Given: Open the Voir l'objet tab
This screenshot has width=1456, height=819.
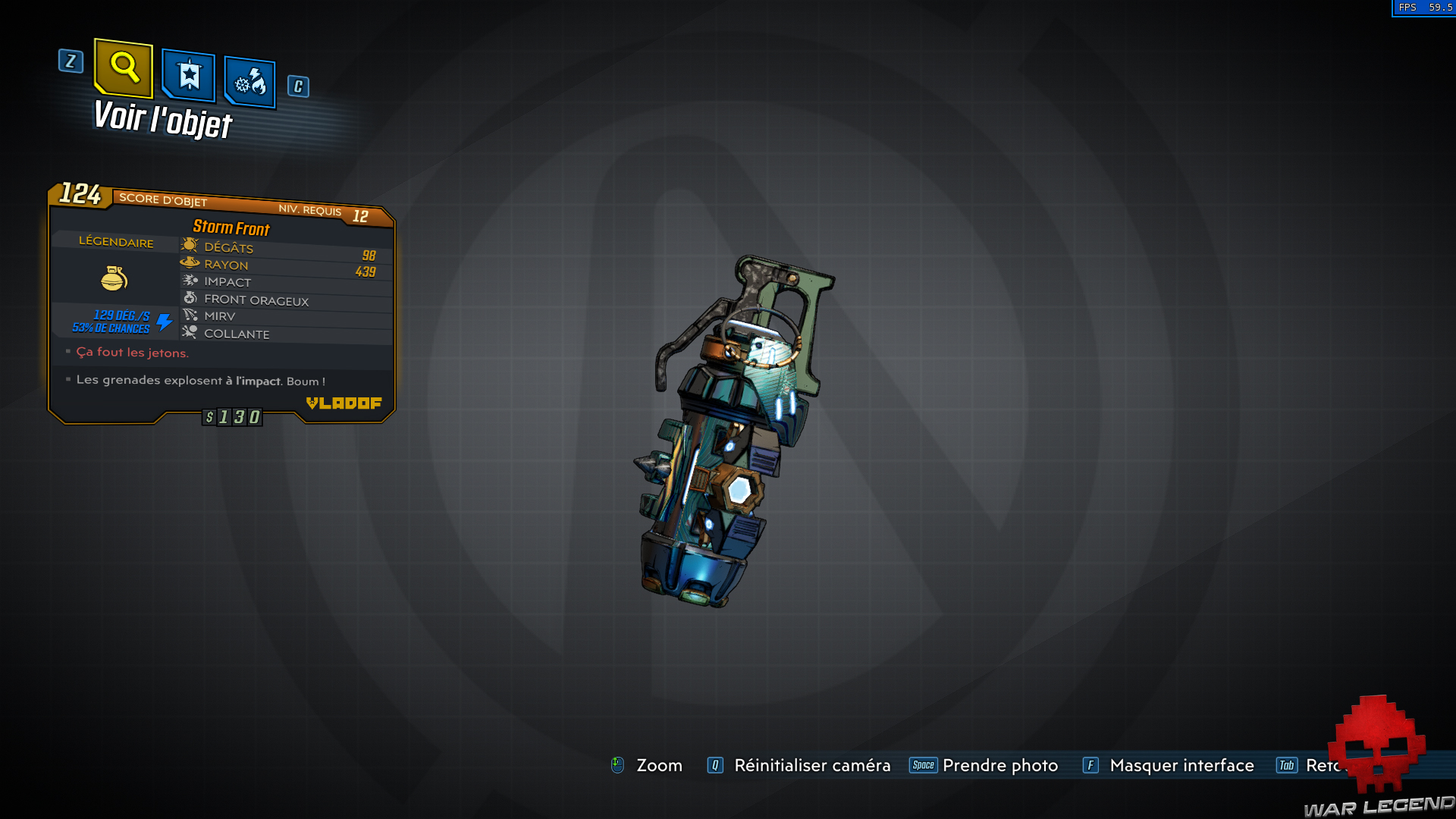Looking at the screenshot, I should [x=162, y=119].
